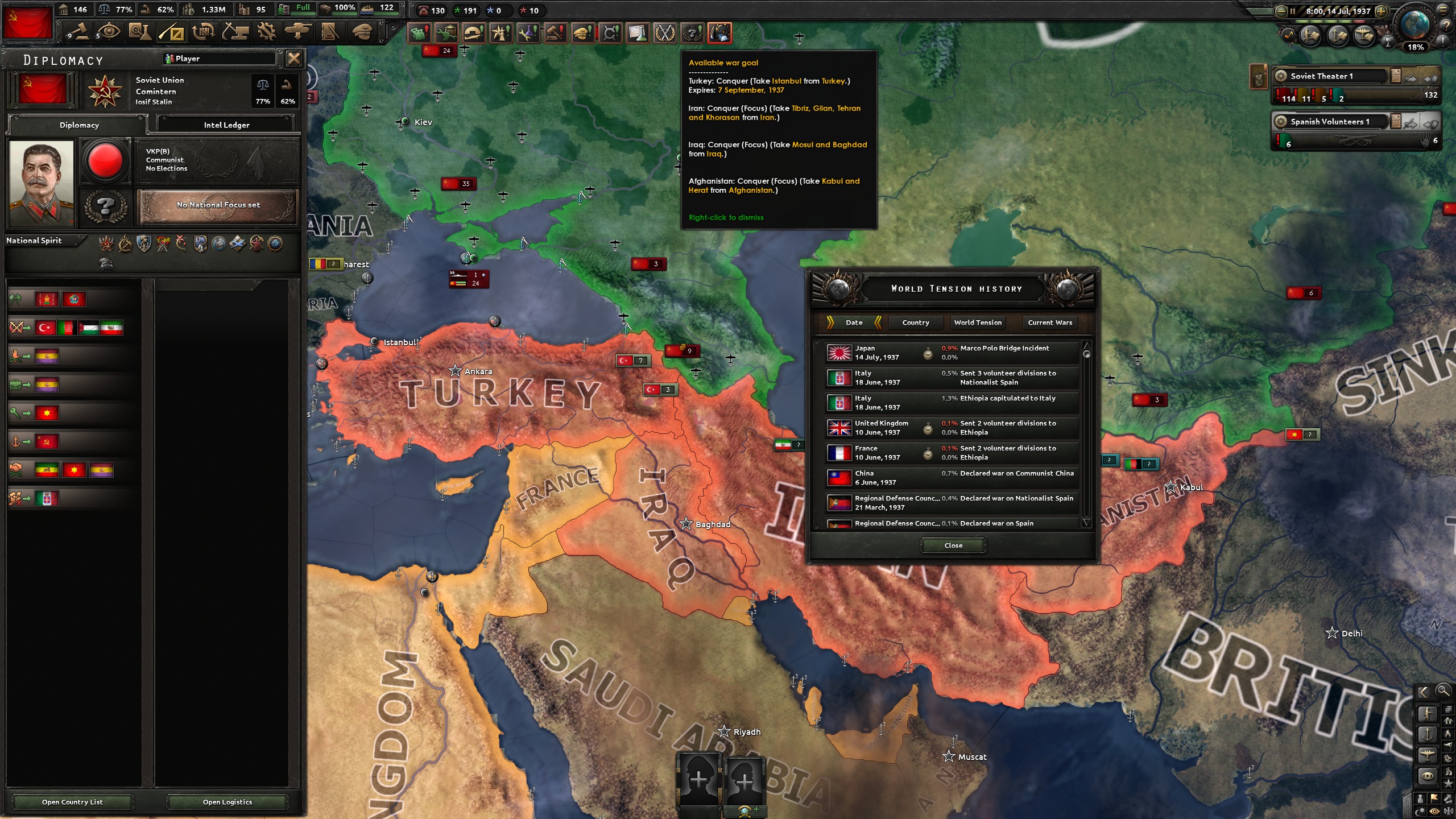Click the World Tension history scrollbar

point(1087,355)
